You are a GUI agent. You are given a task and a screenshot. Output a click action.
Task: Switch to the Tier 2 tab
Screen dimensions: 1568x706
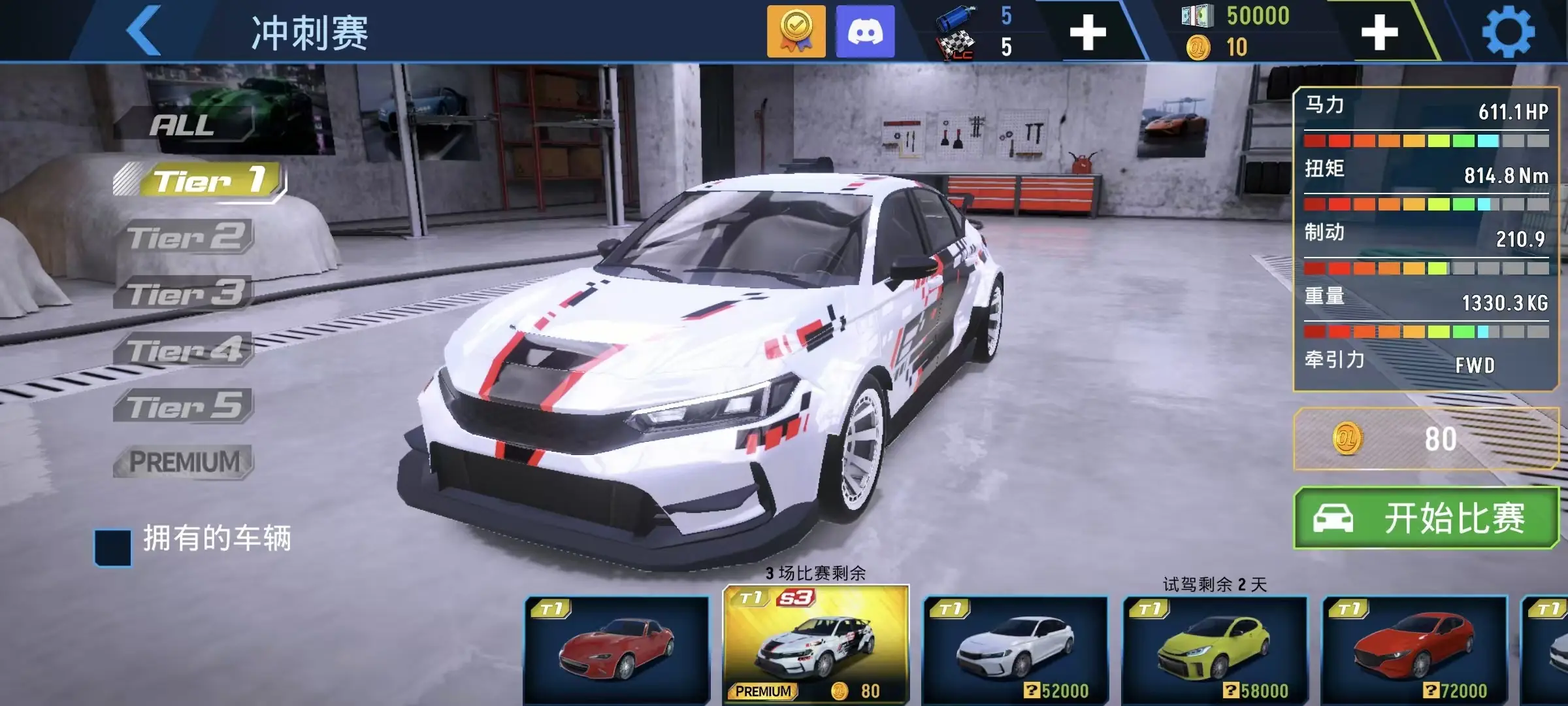[186, 237]
